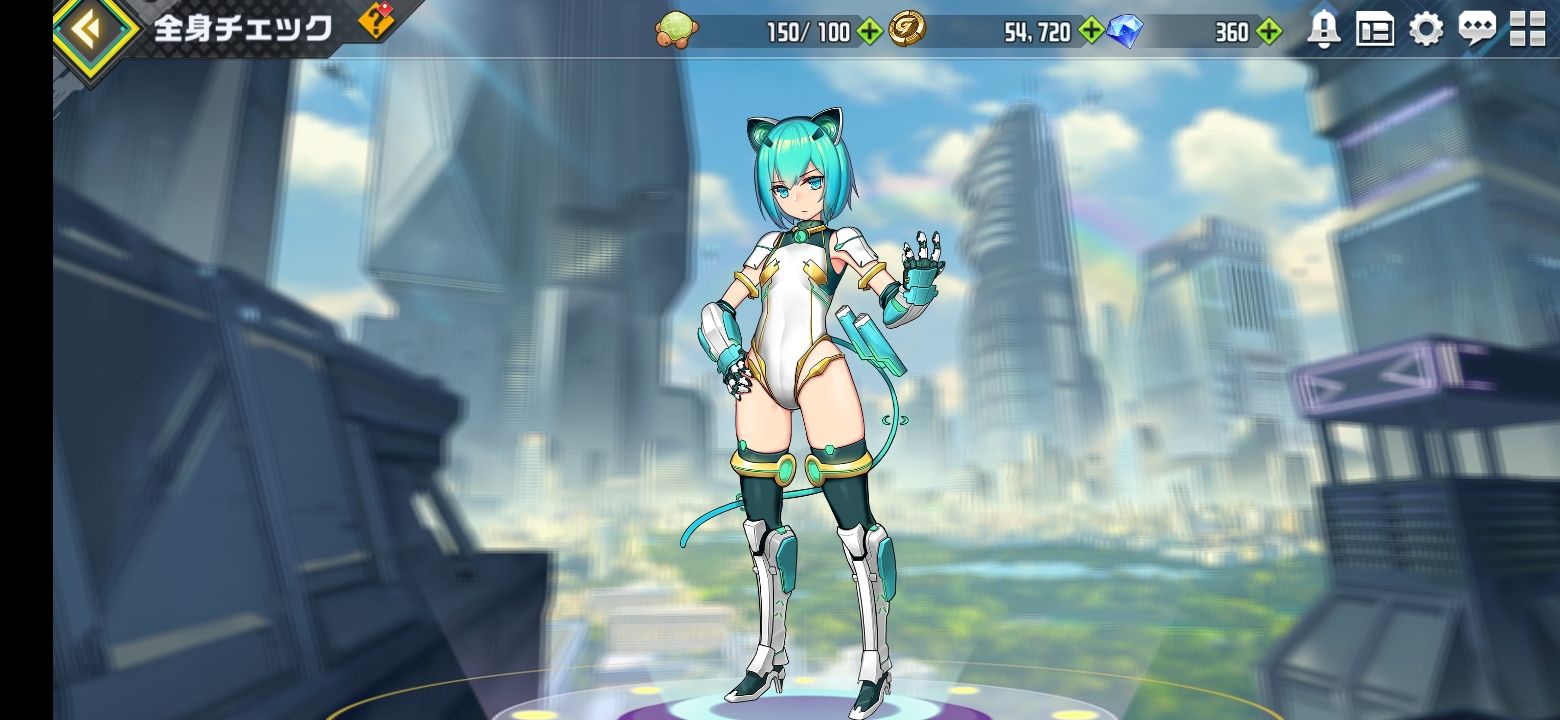
Task: Open the news panel icon
Action: [x=1375, y=30]
